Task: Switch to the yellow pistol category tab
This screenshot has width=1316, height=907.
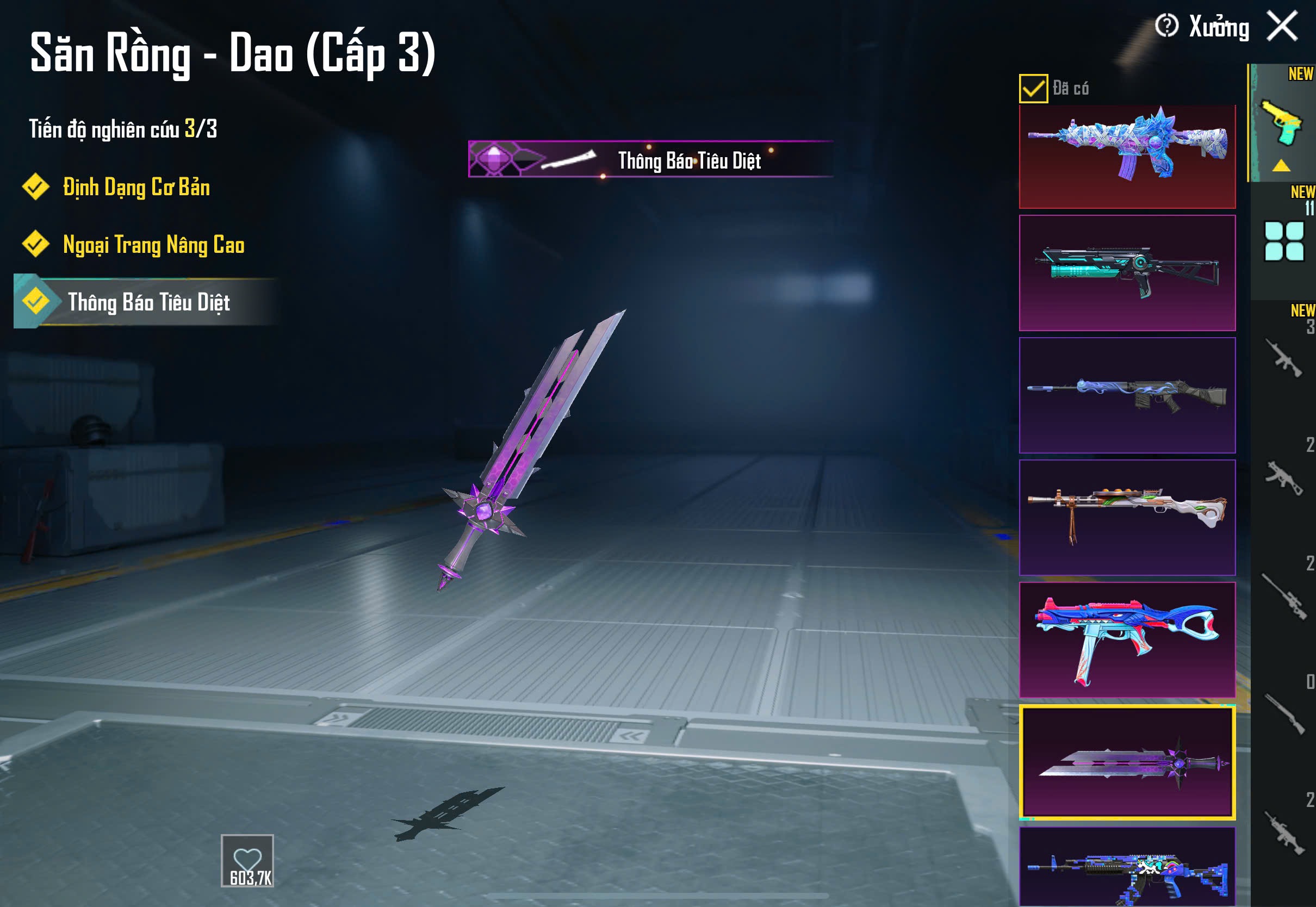Action: click(1282, 123)
